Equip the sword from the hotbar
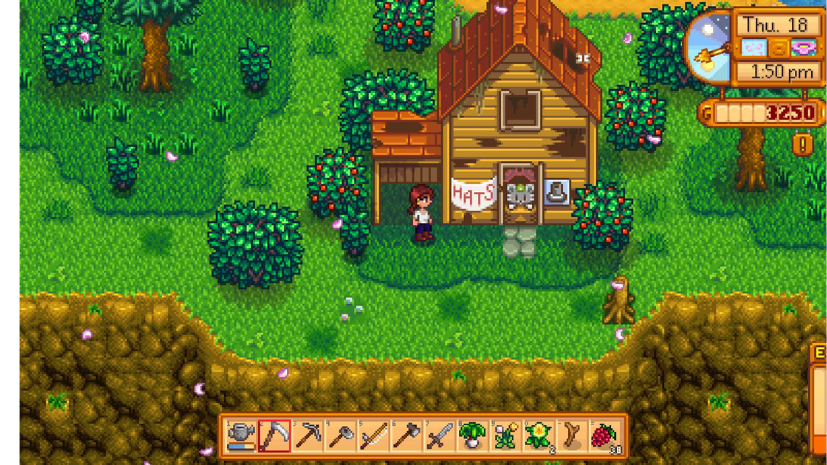The height and width of the screenshot is (465, 827). coord(439,435)
